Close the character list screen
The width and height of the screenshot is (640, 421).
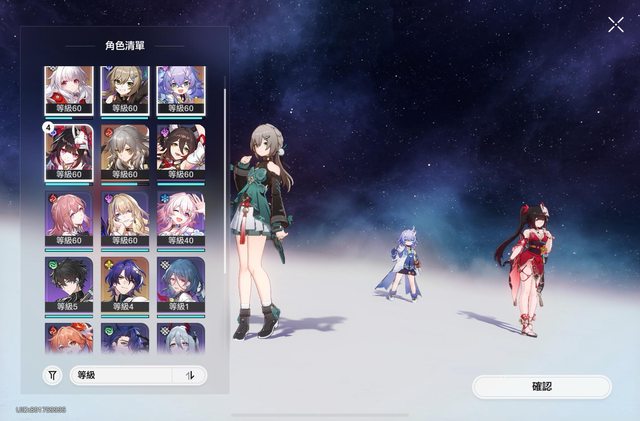615,24
